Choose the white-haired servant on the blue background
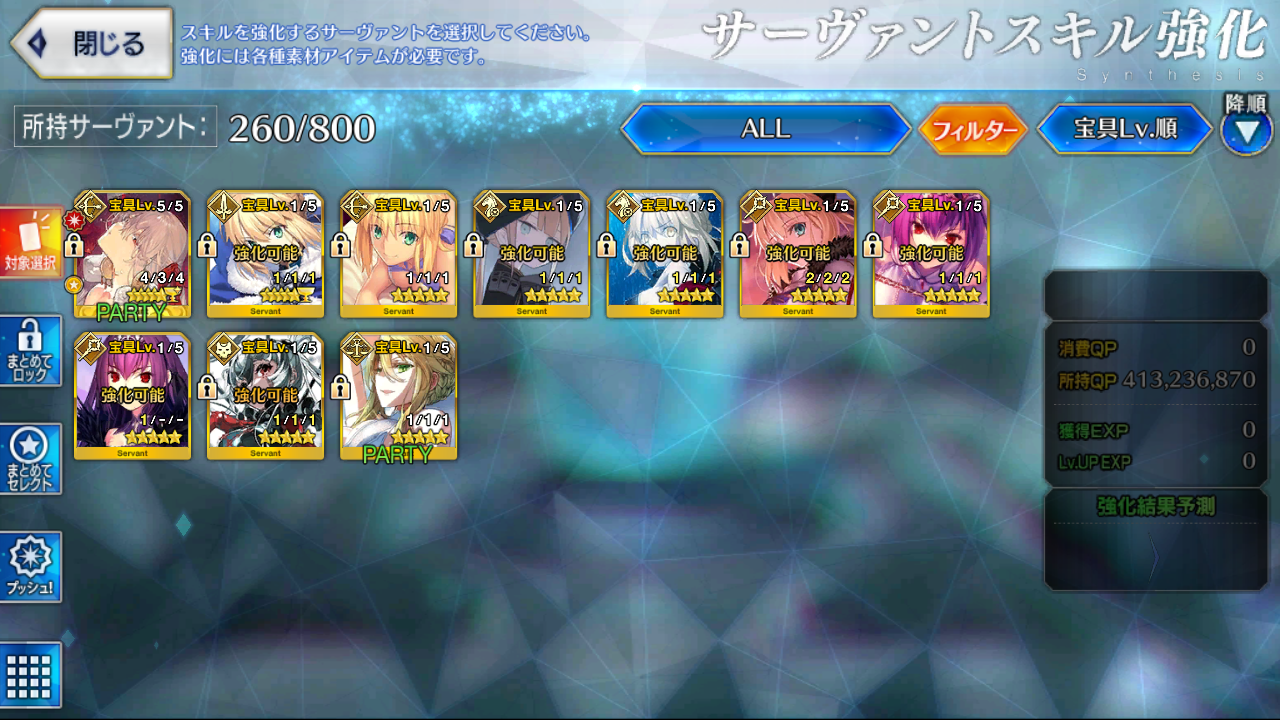1280x720 pixels. pos(664,254)
